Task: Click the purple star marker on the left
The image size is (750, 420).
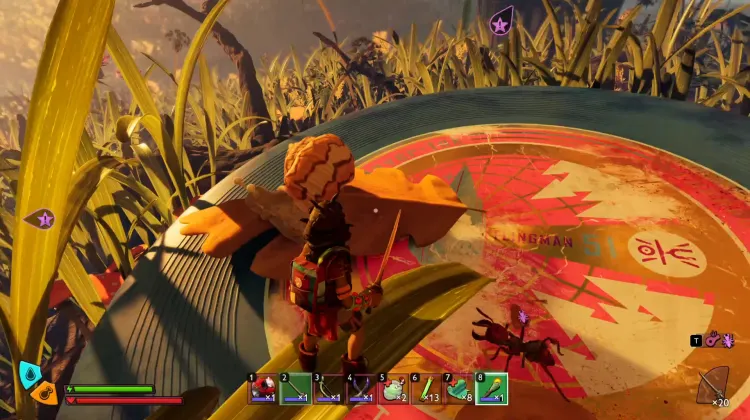Action: (x=44, y=217)
